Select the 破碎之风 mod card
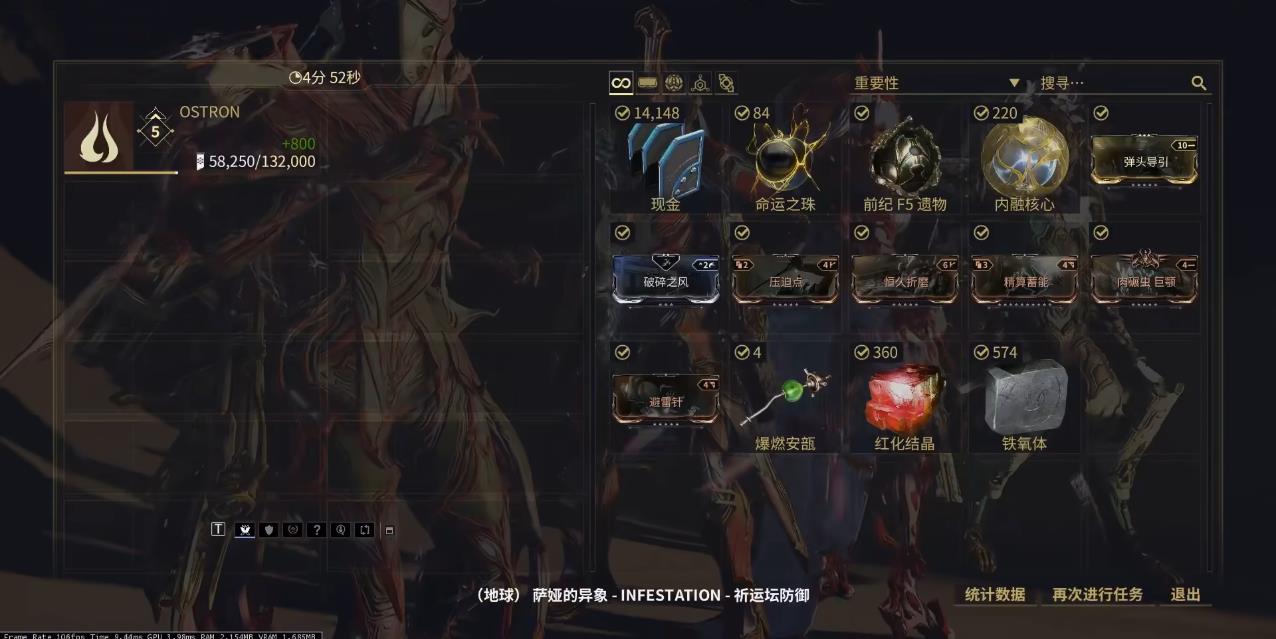 click(665, 280)
